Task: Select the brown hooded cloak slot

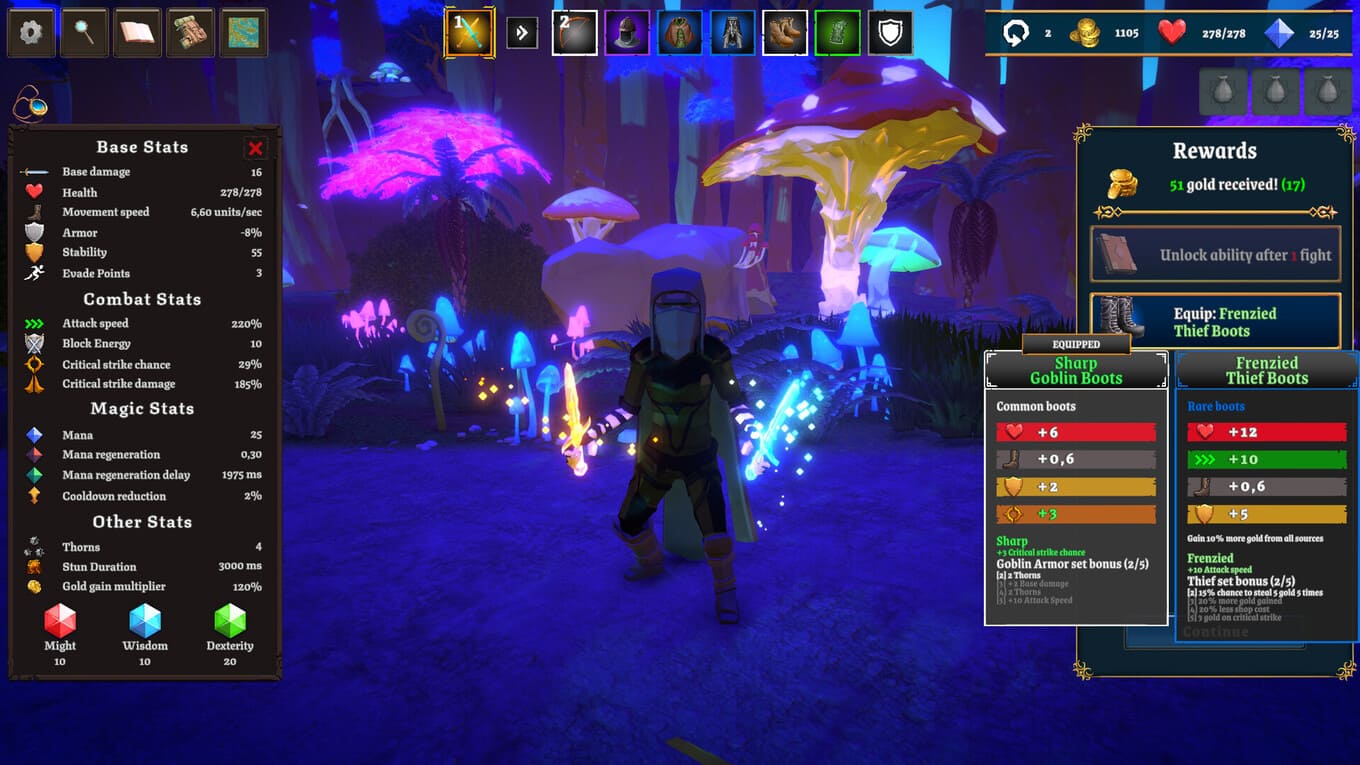Action: tap(680, 33)
